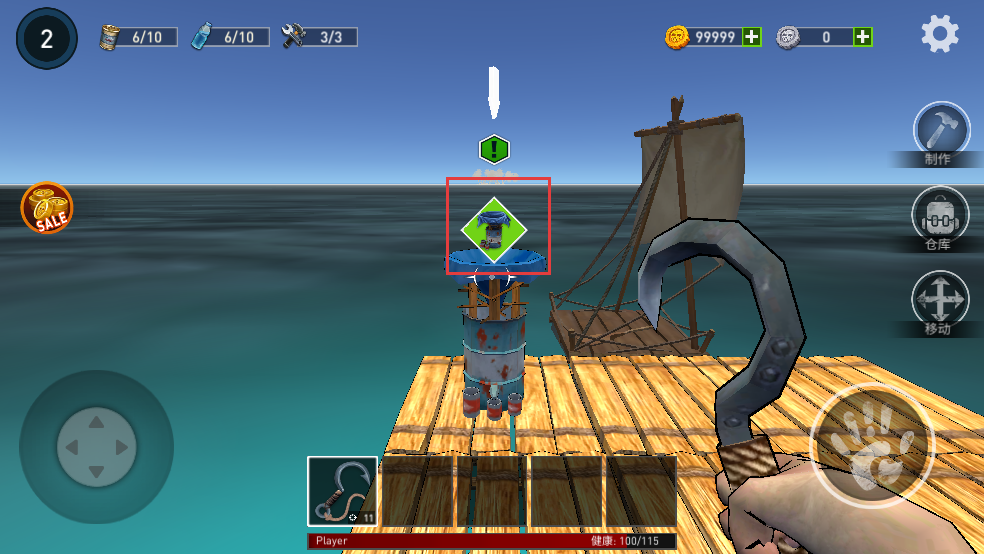Click the player level 2 badge
The width and height of the screenshot is (984, 554).
46,39
